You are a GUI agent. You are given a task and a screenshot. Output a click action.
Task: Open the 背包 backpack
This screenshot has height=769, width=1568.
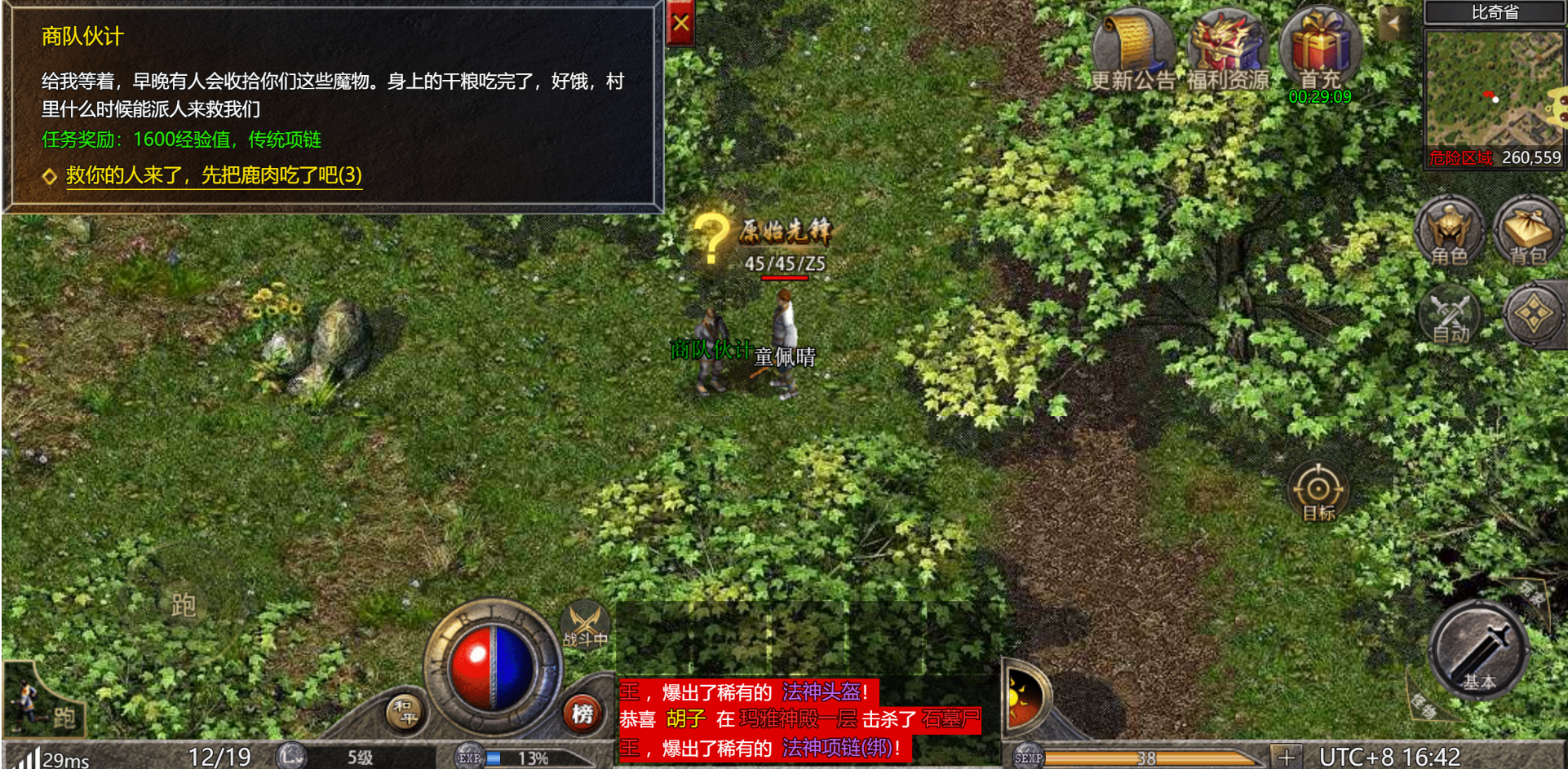coord(1527,232)
